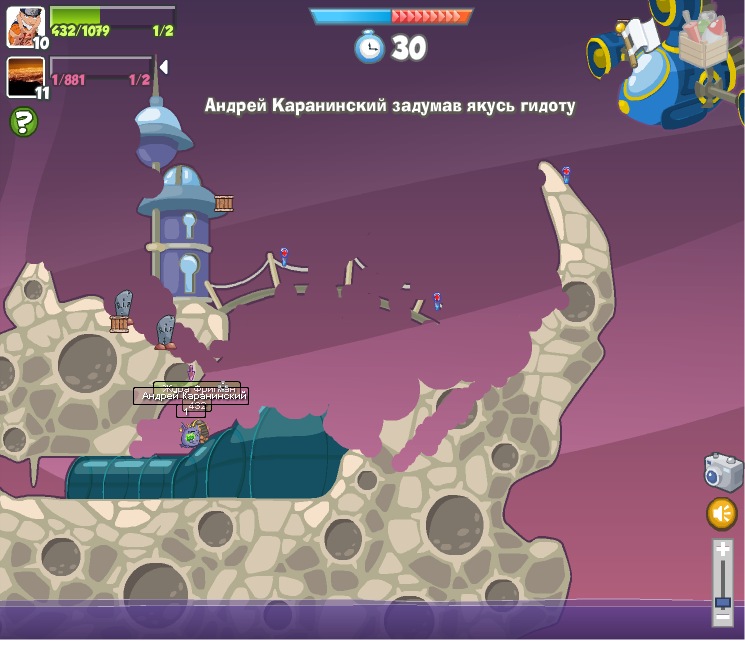Click the plus button on zoom slider
The image size is (745, 650).
(x=722, y=549)
